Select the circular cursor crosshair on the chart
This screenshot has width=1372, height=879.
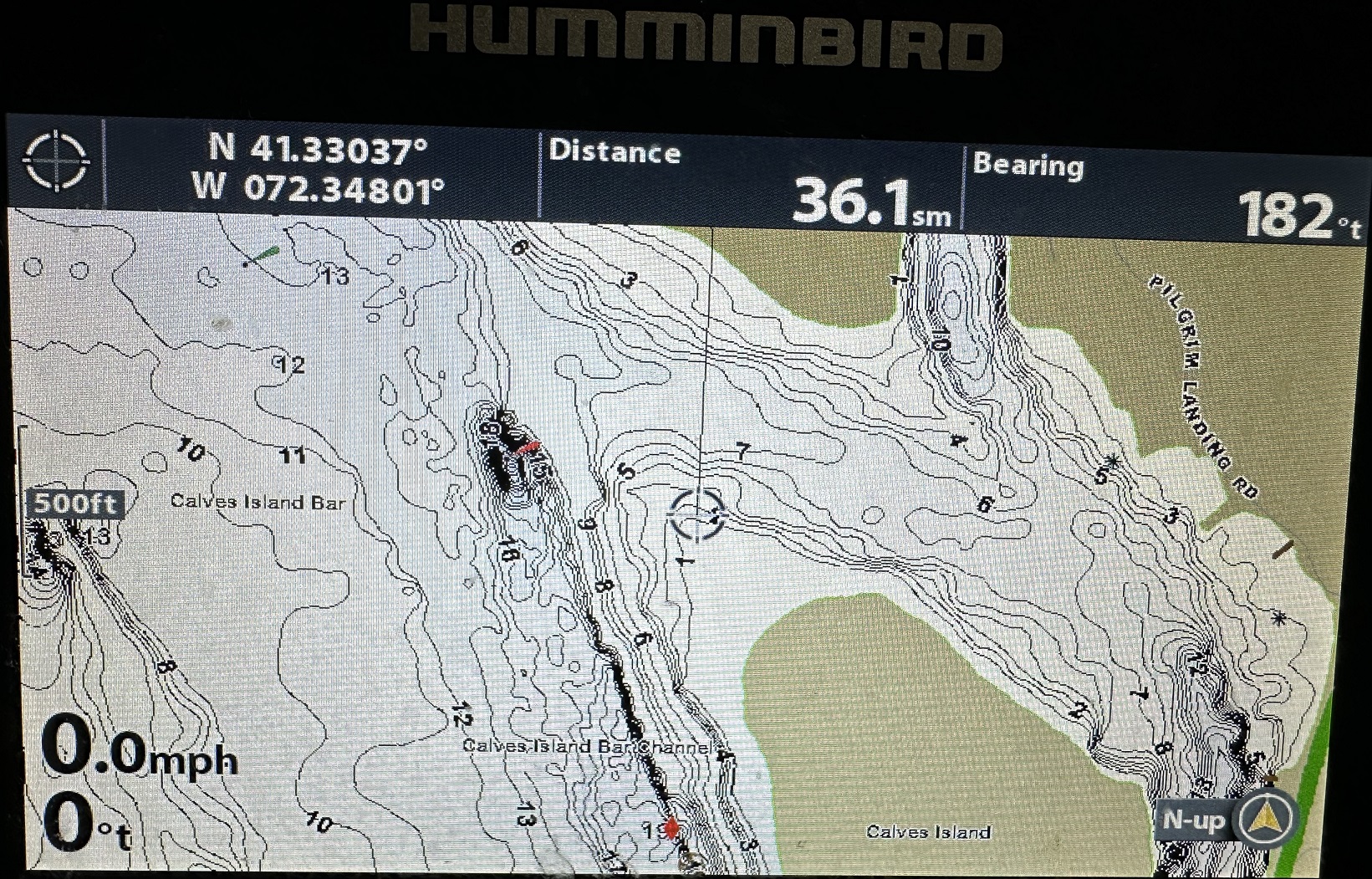point(697,514)
